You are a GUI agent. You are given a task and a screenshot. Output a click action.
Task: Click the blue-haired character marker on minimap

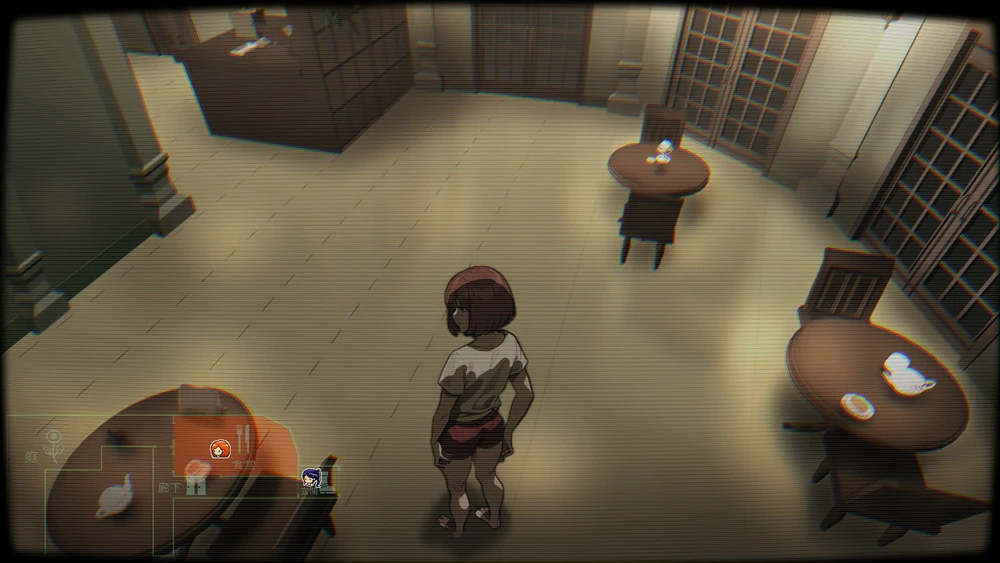(312, 477)
